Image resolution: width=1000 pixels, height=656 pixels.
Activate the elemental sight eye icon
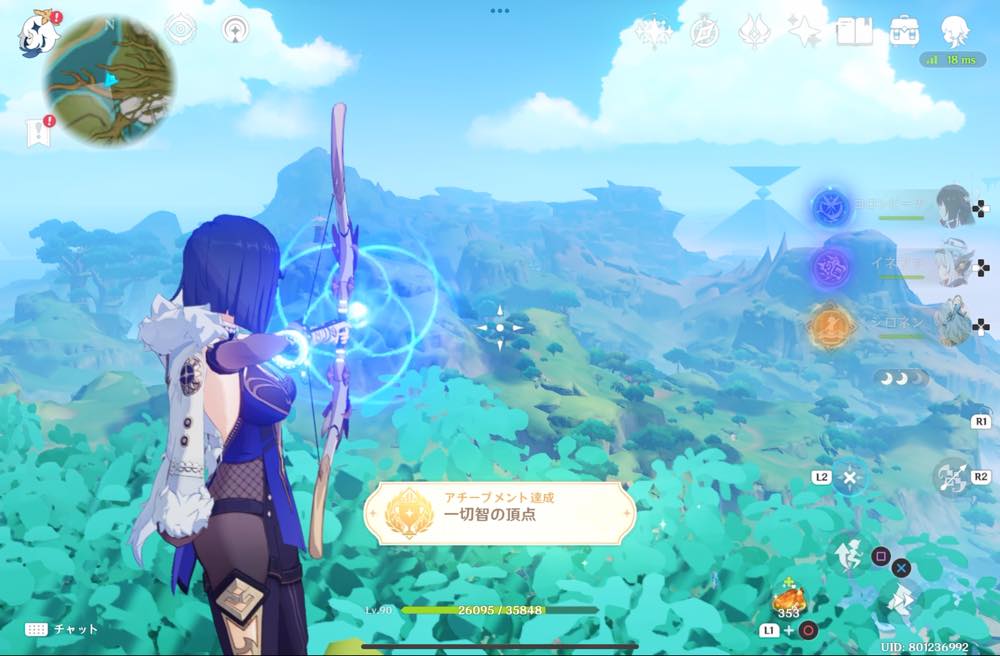point(180,30)
